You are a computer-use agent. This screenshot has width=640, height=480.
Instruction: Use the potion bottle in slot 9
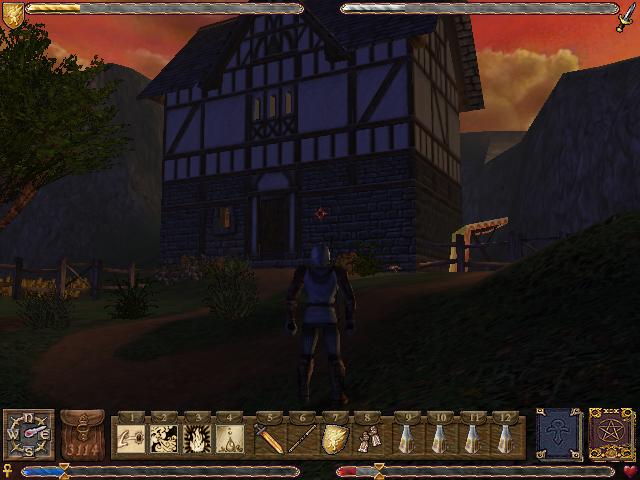[407, 437]
